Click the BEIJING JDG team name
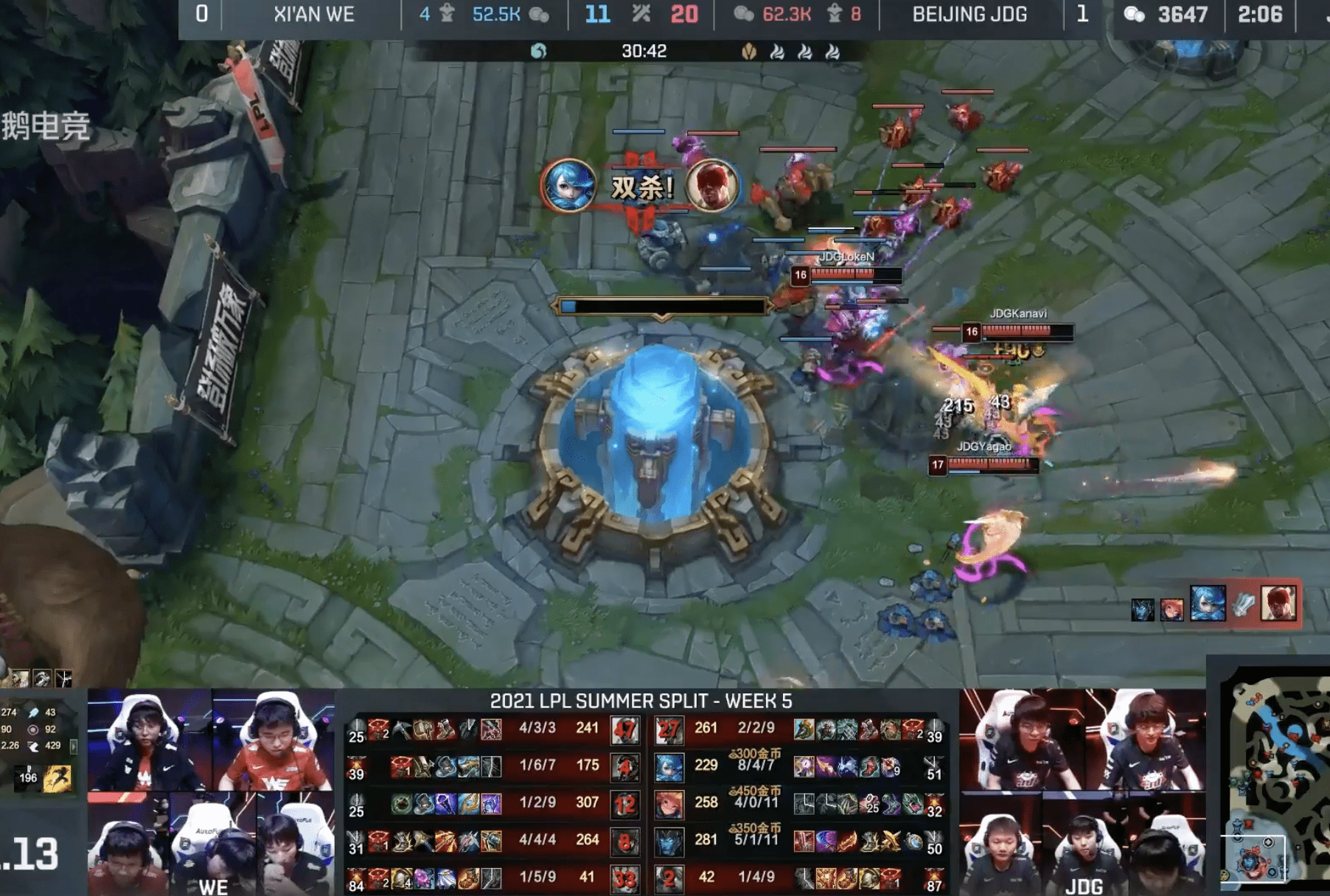Image resolution: width=1330 pixels, height=896 pixels. click(x=969, y=15)
